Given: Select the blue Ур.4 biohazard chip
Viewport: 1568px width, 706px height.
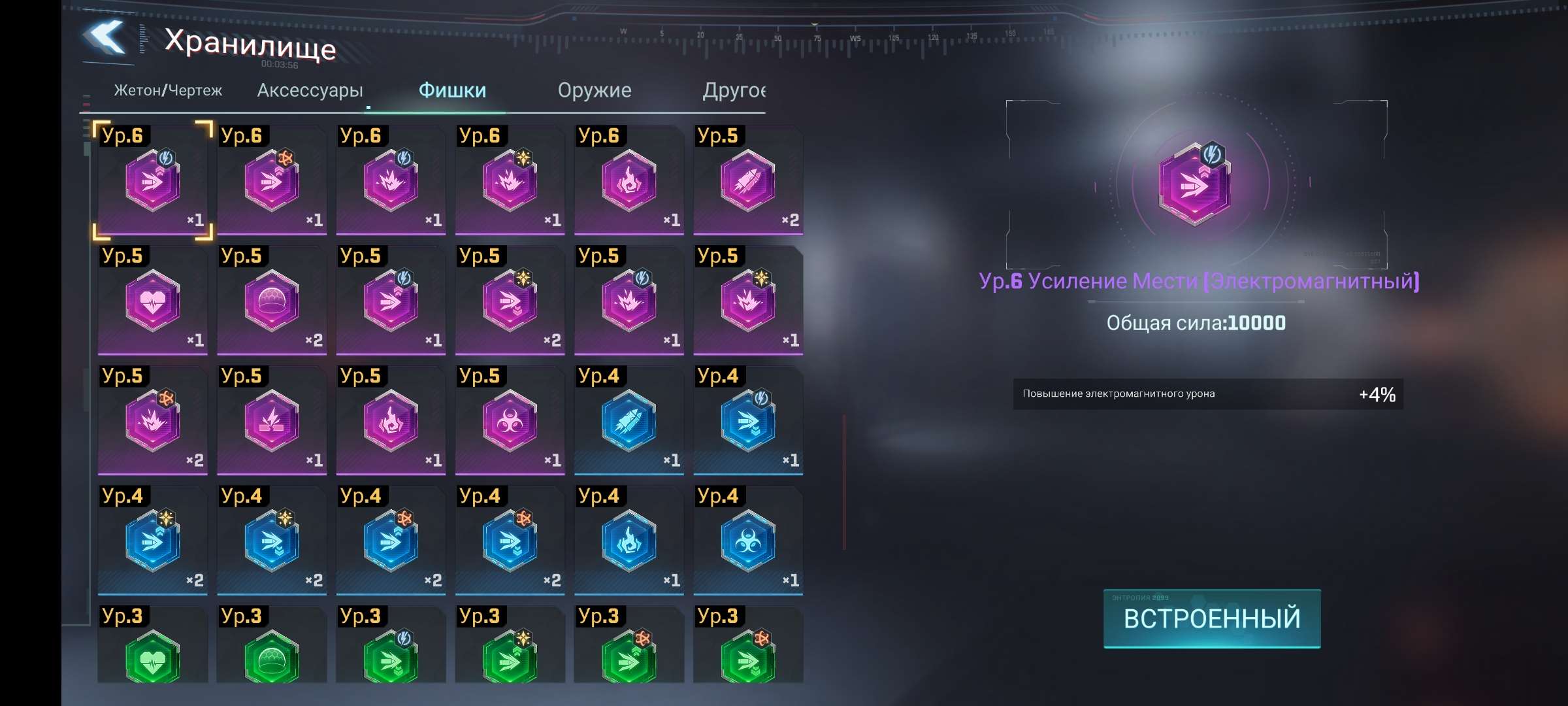Looking at the screenshot, I should pyautogui.click(x=748, y=541).
